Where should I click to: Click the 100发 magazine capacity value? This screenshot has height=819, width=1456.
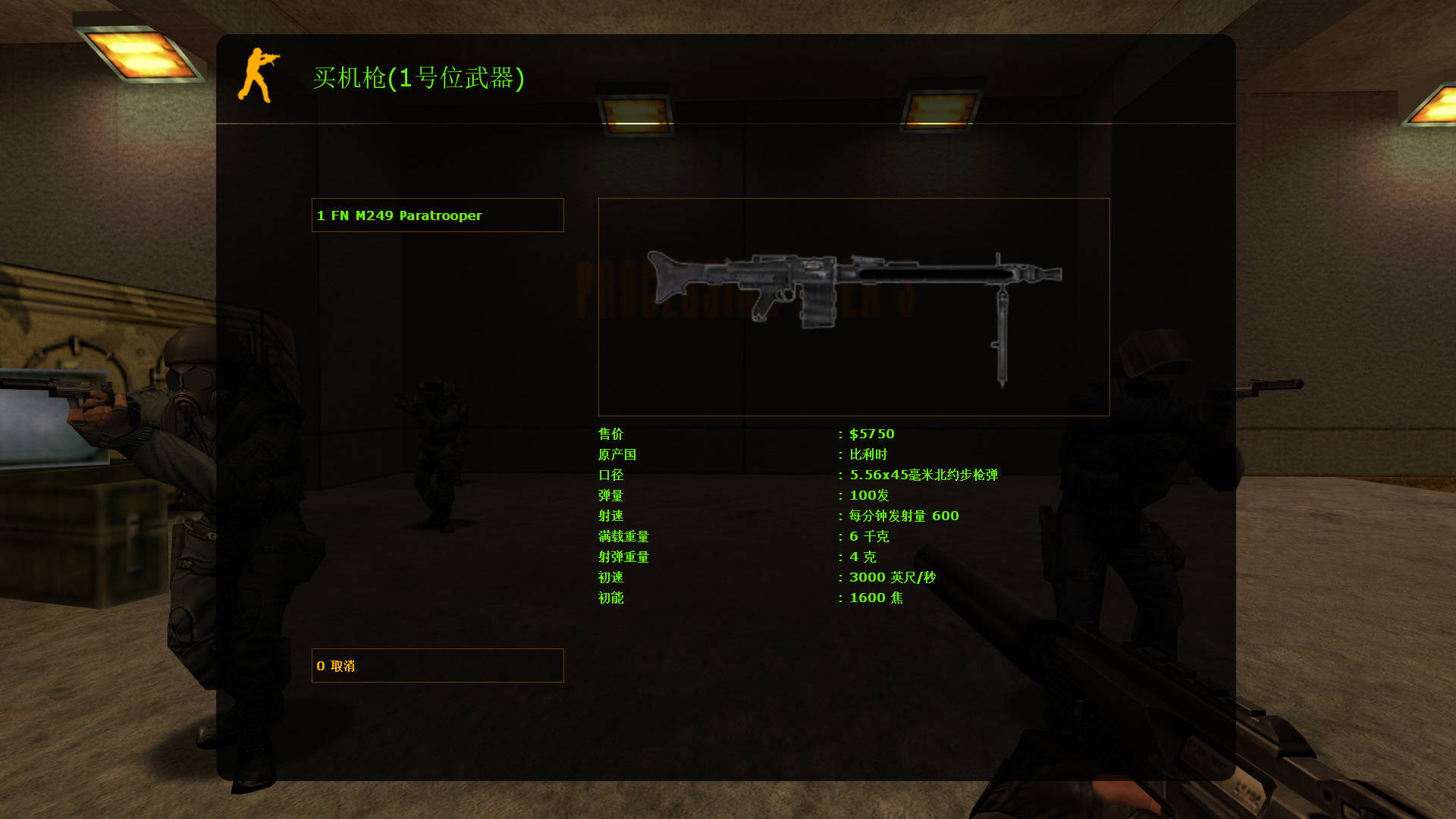pos(868,495)
